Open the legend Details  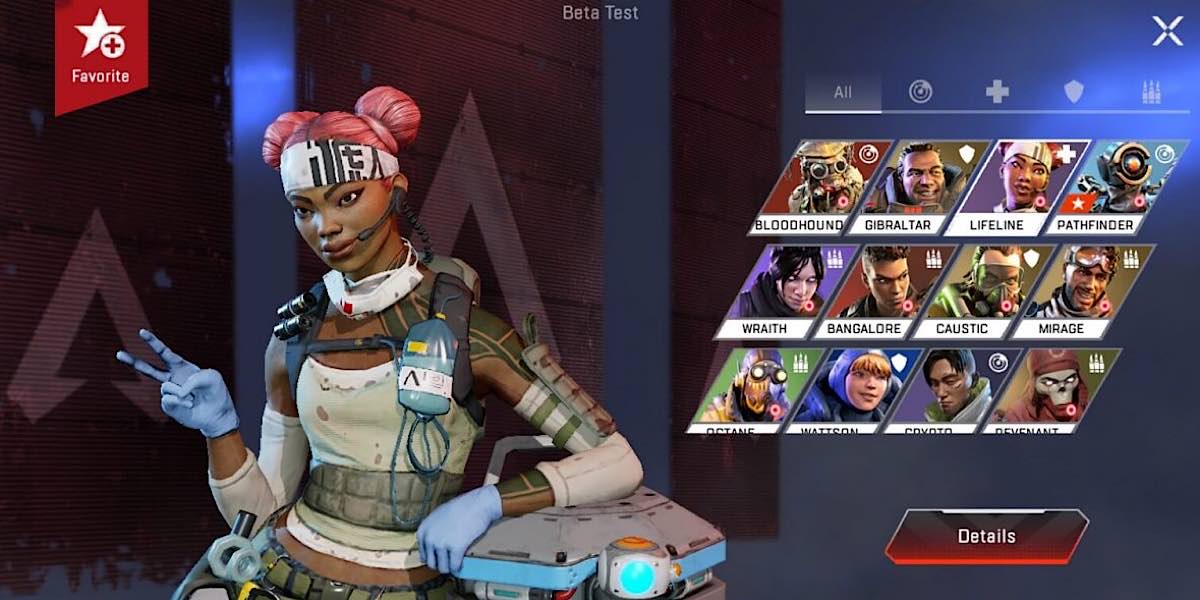click(986, 536)
